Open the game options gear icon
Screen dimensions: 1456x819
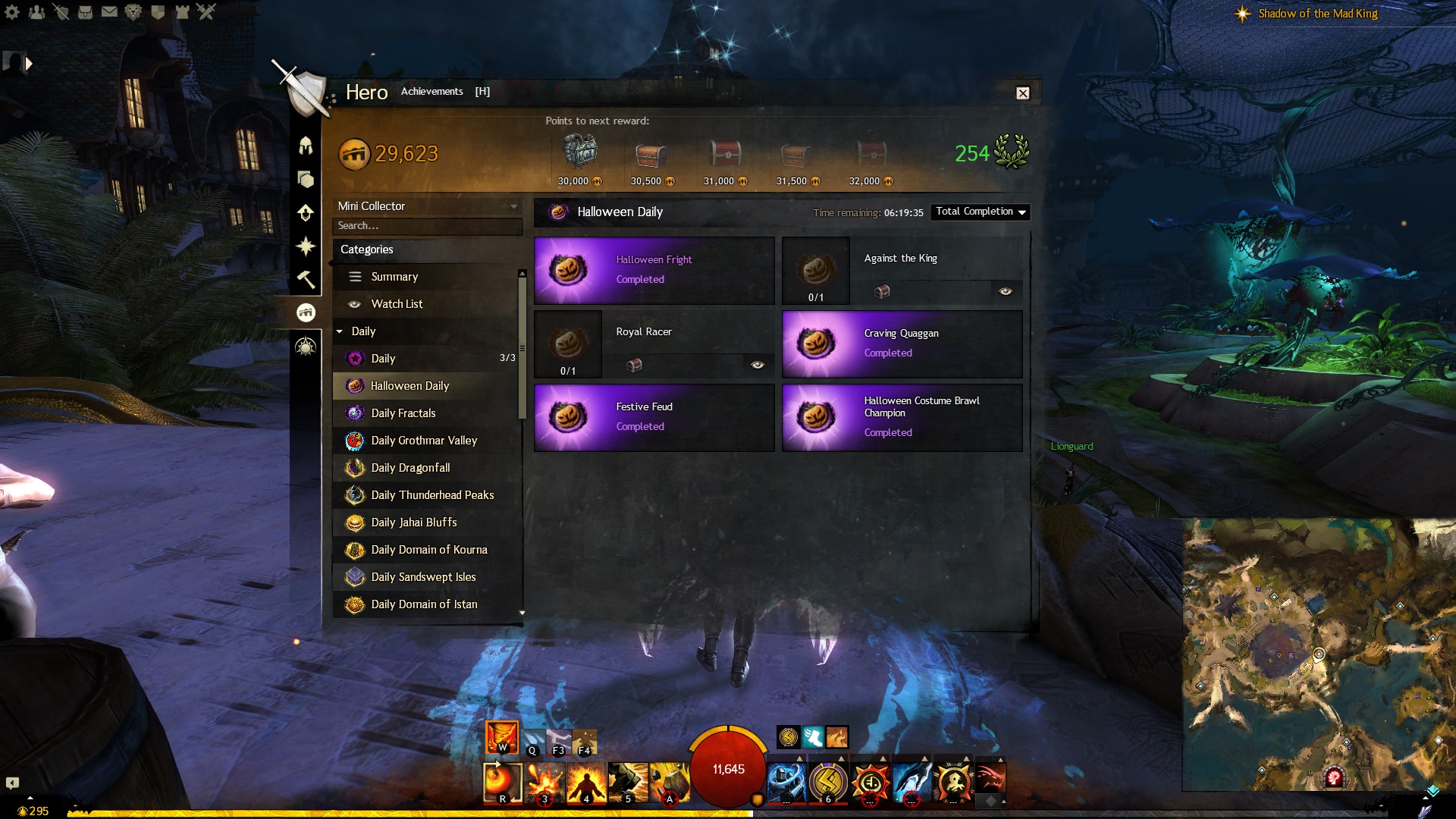12,12
